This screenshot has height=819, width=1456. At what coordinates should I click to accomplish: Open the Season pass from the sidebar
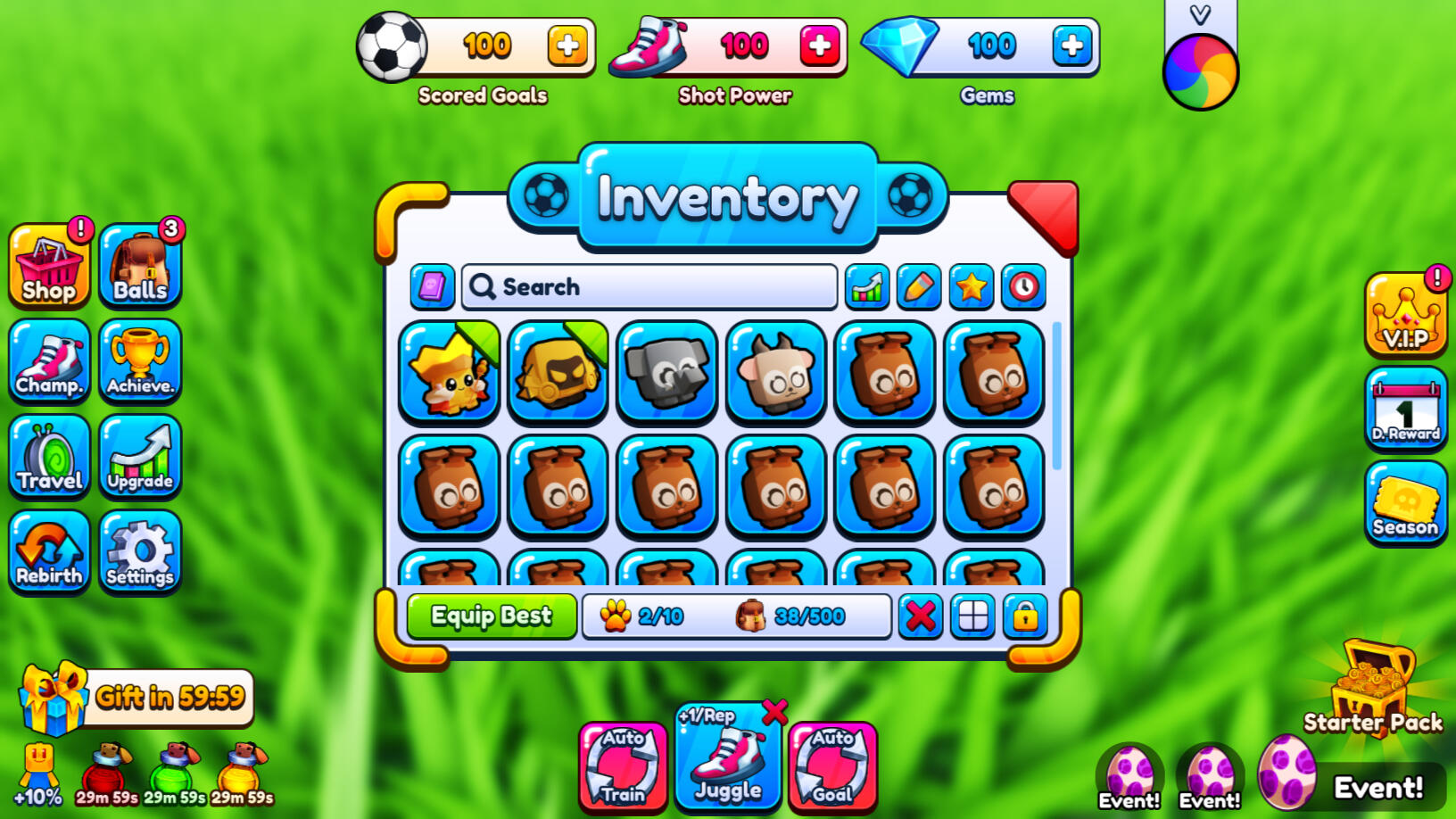(x=1405, y=504)
